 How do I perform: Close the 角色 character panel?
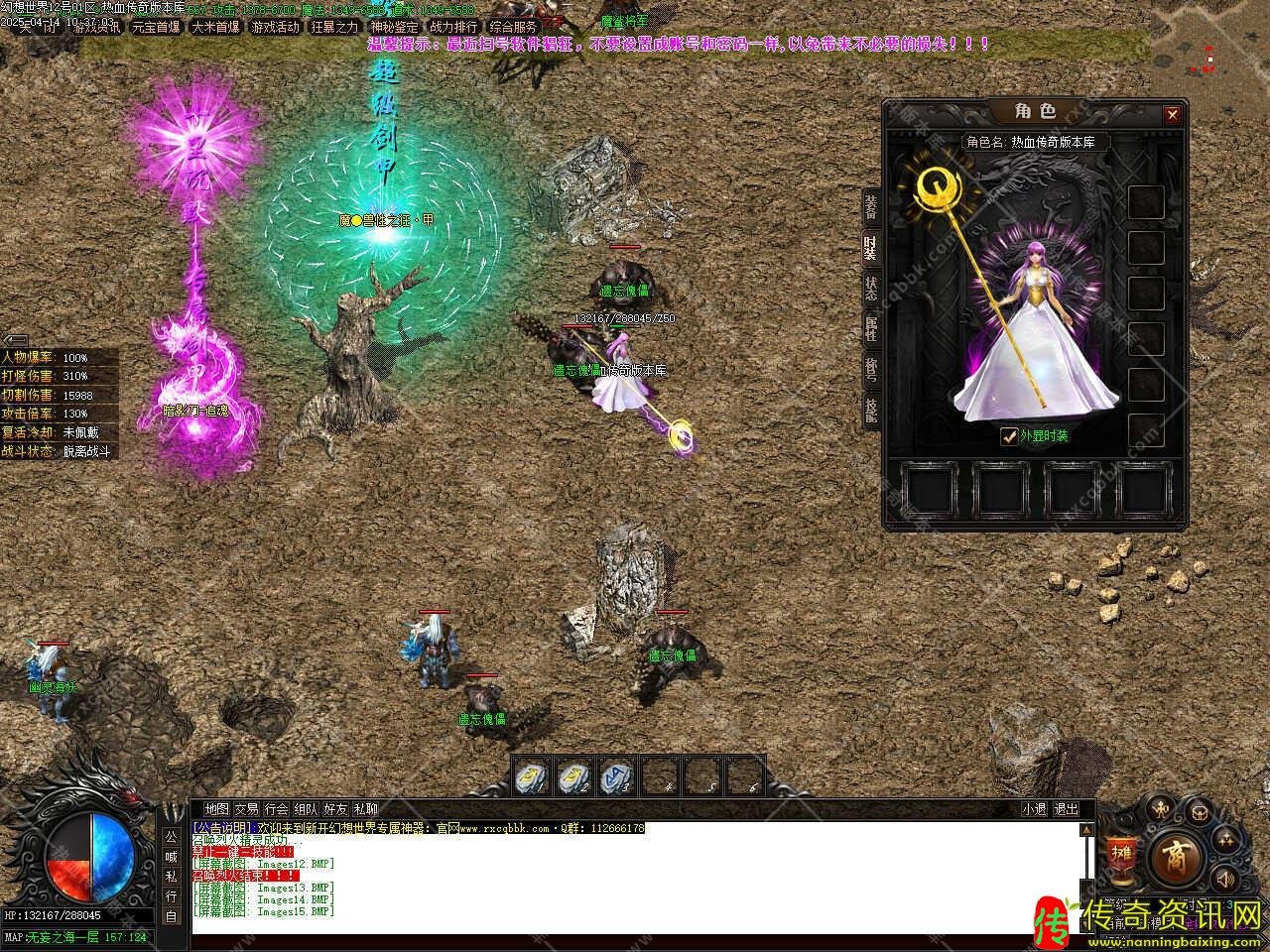(x=1172, y=115)
